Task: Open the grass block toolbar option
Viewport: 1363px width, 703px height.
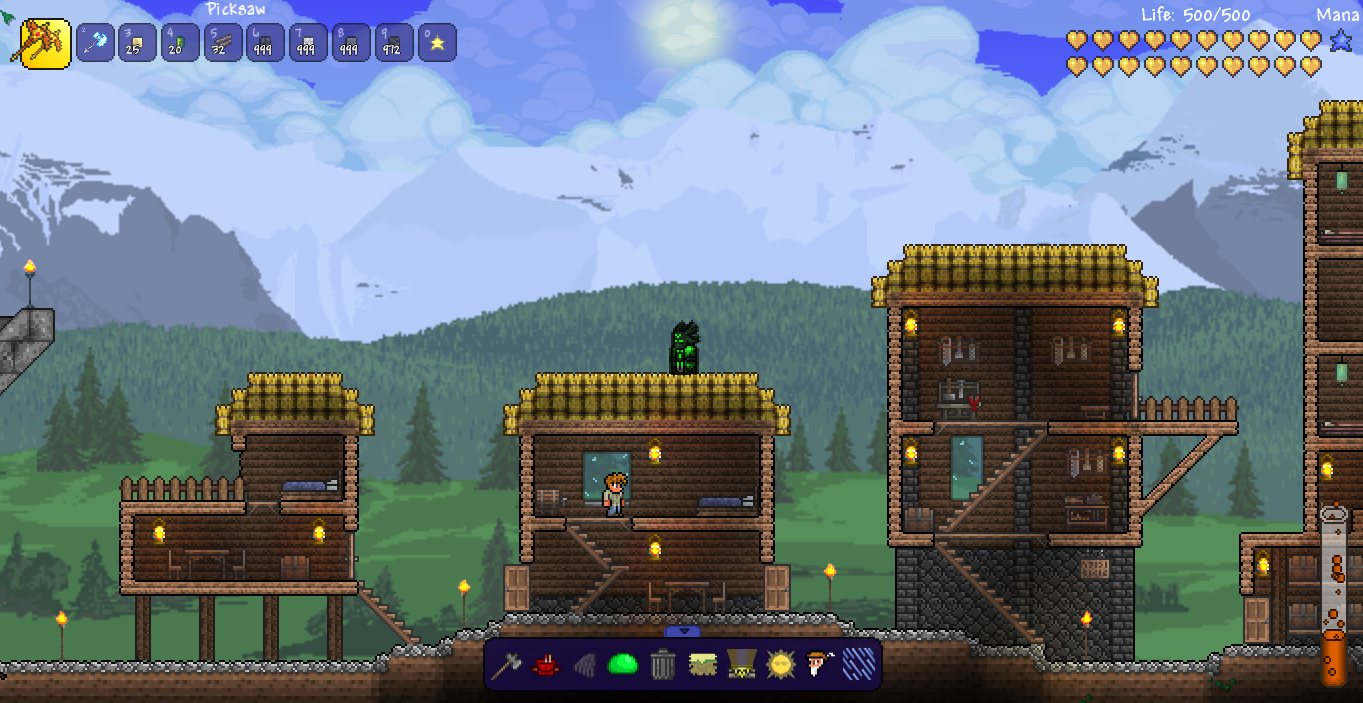Action: click(x=702, y=664)
